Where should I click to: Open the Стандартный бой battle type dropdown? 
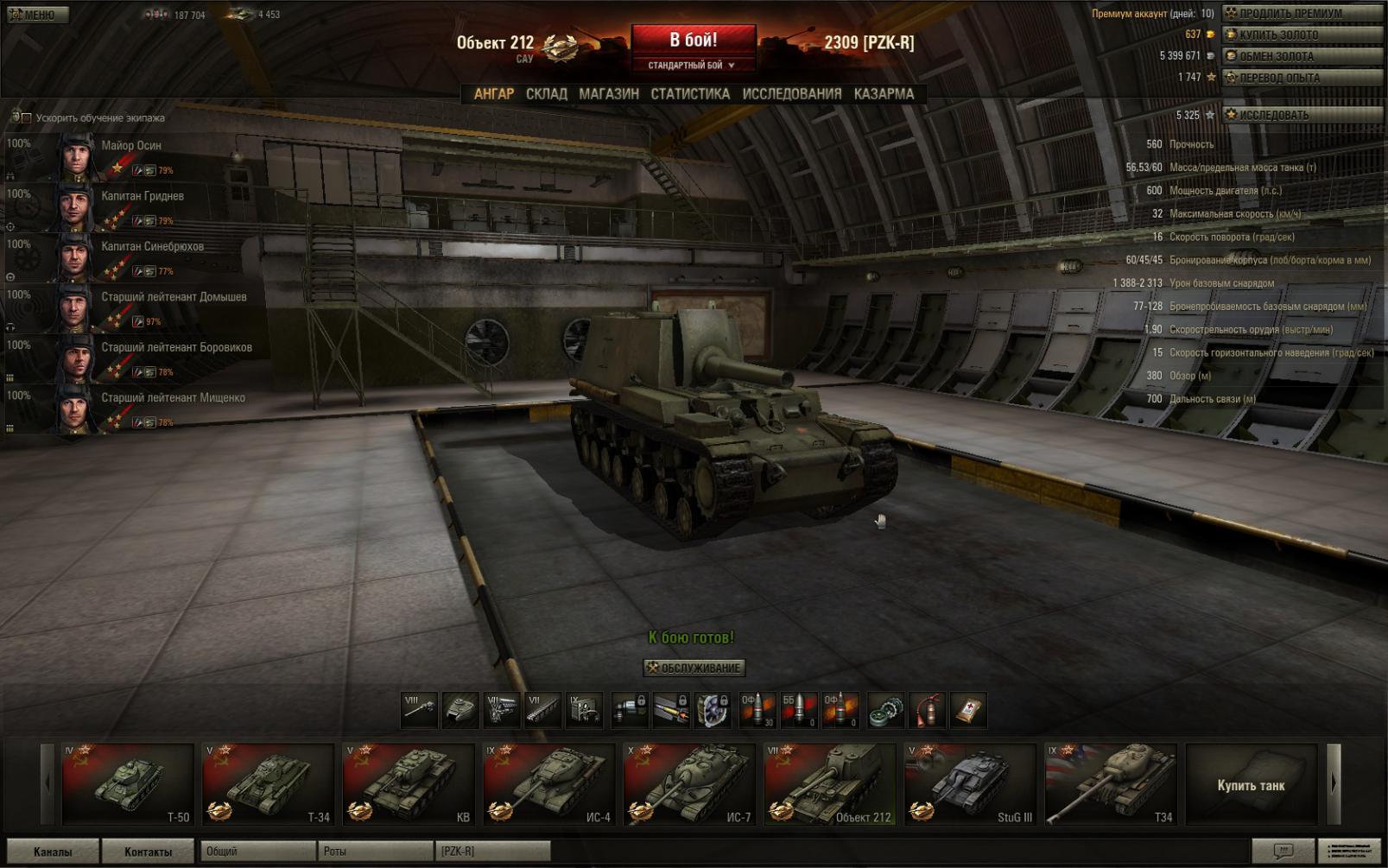[x=692, y=66]
